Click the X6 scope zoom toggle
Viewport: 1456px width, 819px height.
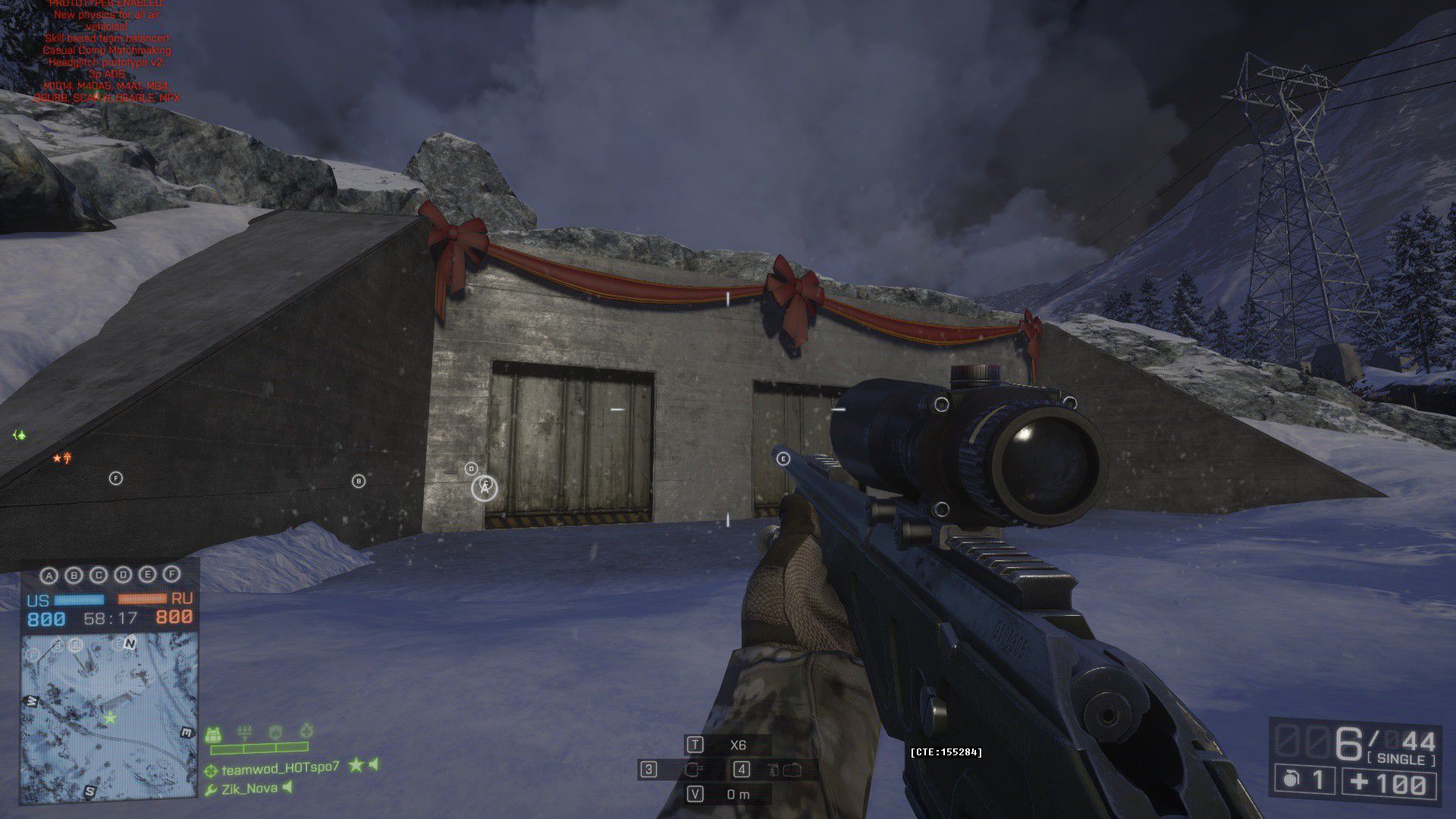[x=736, y=745]
